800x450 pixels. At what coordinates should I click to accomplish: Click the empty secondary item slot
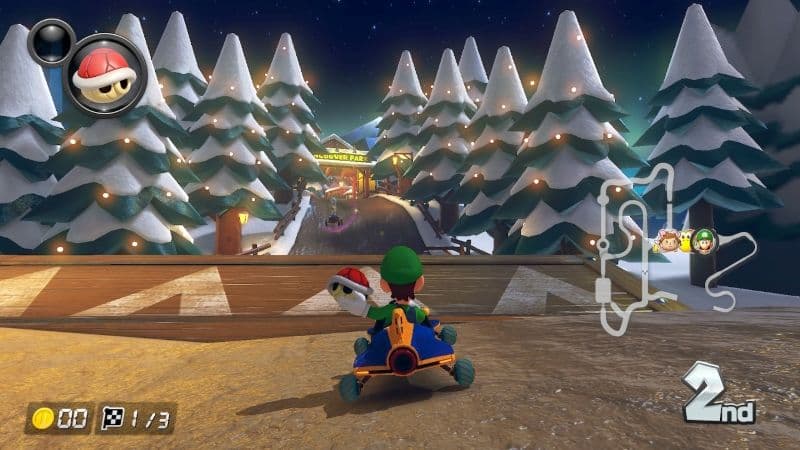click(50, 41)
